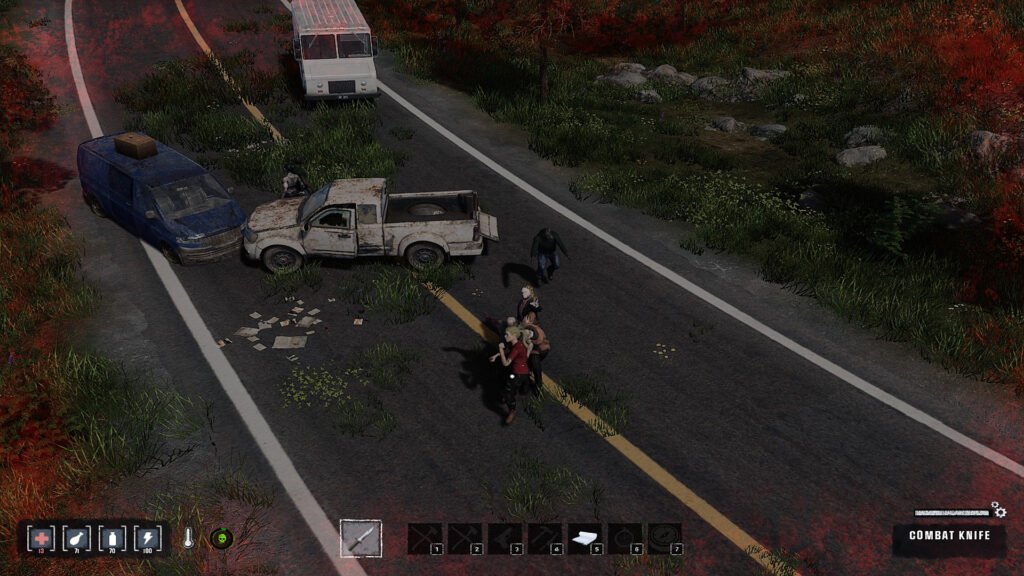Open the gear settings icon
The image size is (1024, 576).
pos(997,510)
